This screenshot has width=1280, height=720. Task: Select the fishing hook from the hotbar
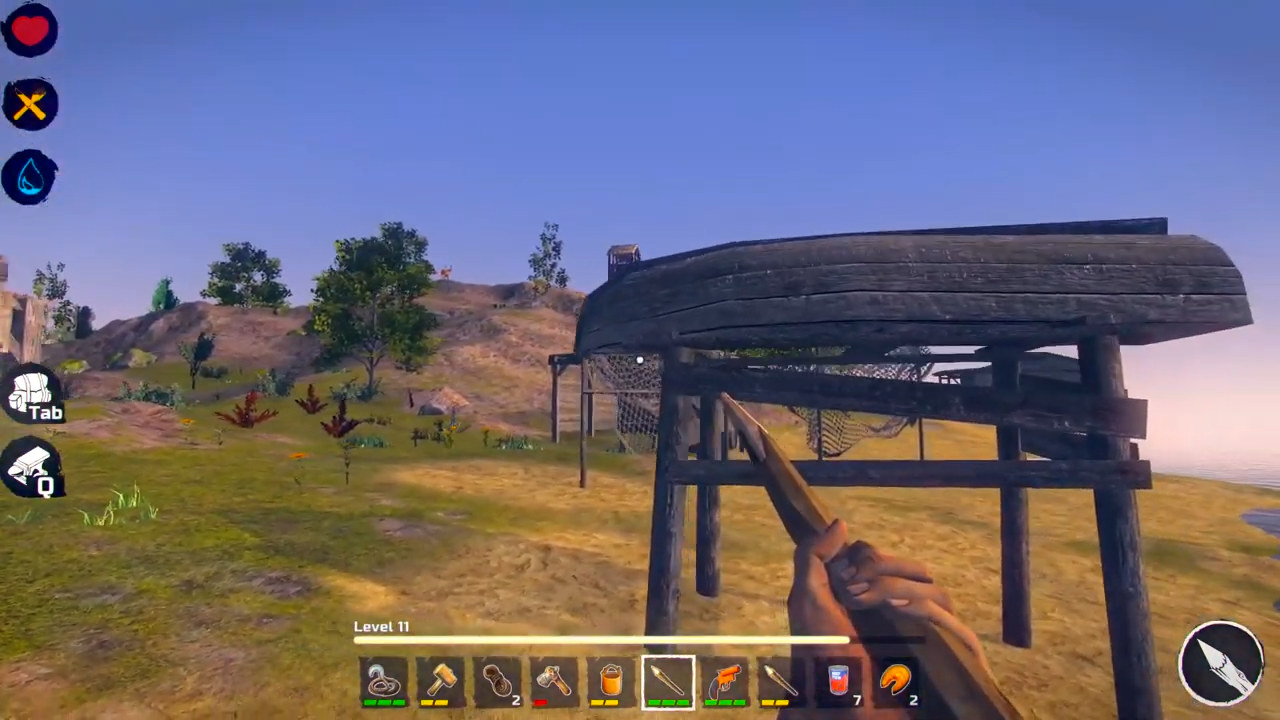(x=385, y=681)
